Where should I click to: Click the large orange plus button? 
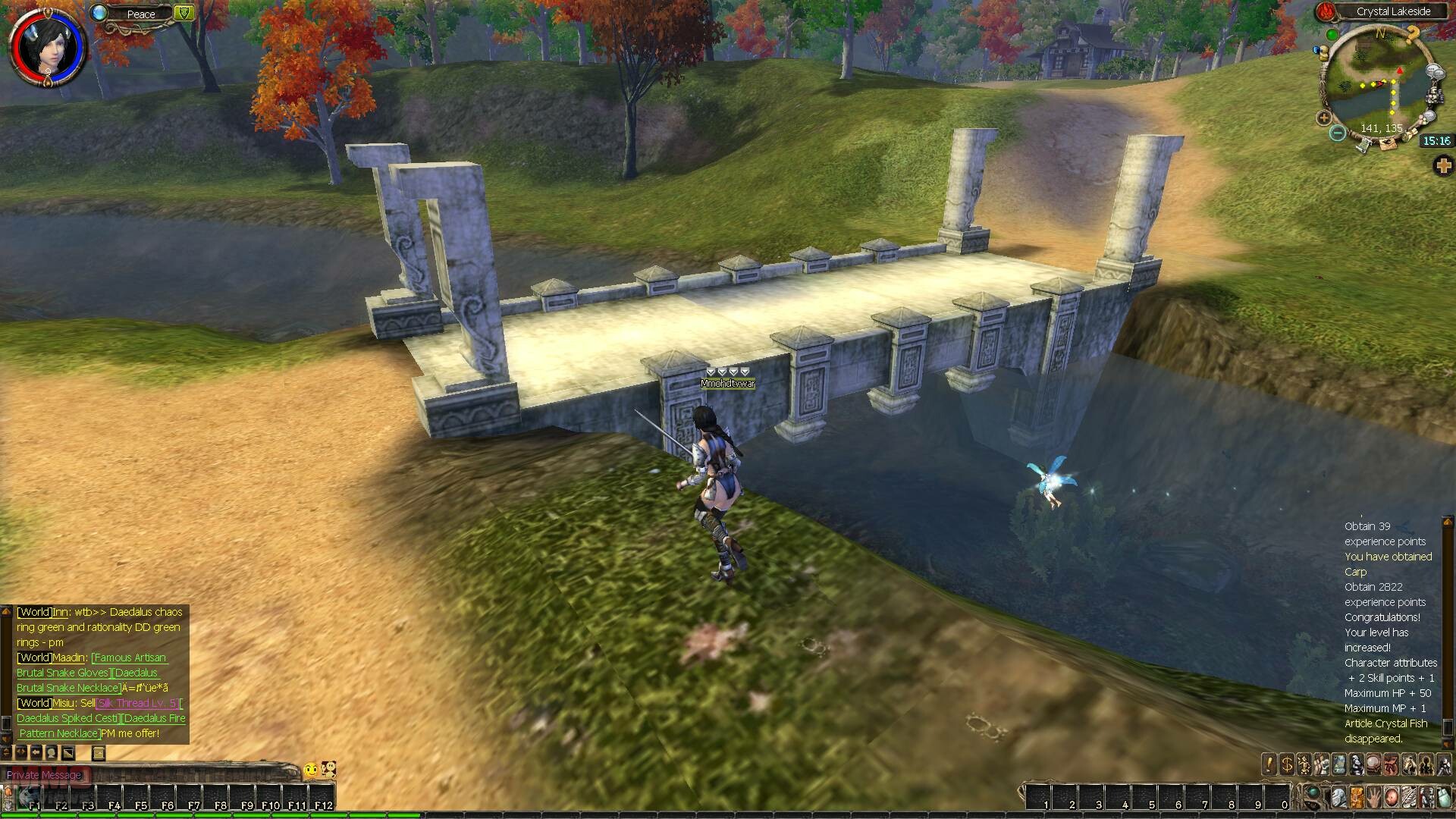click(x=1443, y=166)
